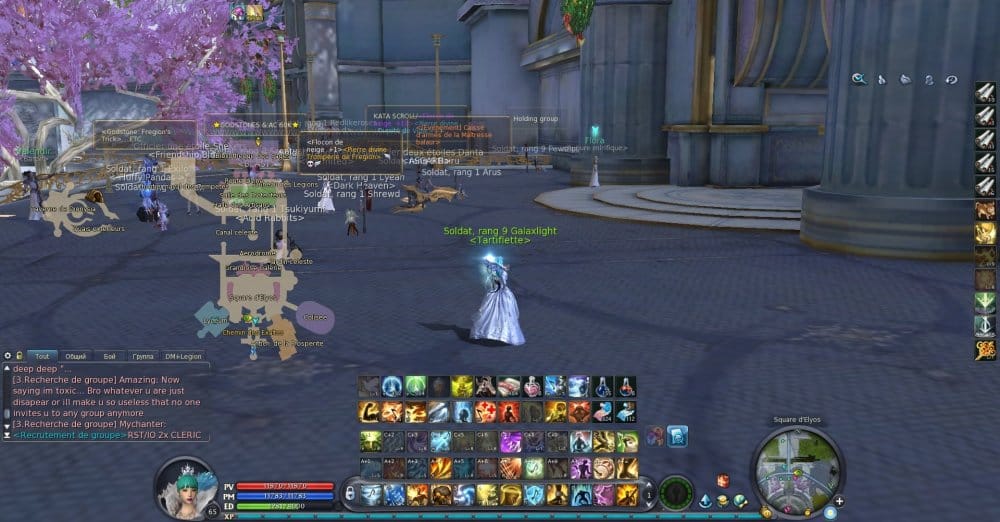Click the blue scroll icon beside hotbars
1000x522 pixels.
click(x=677, y=436)
